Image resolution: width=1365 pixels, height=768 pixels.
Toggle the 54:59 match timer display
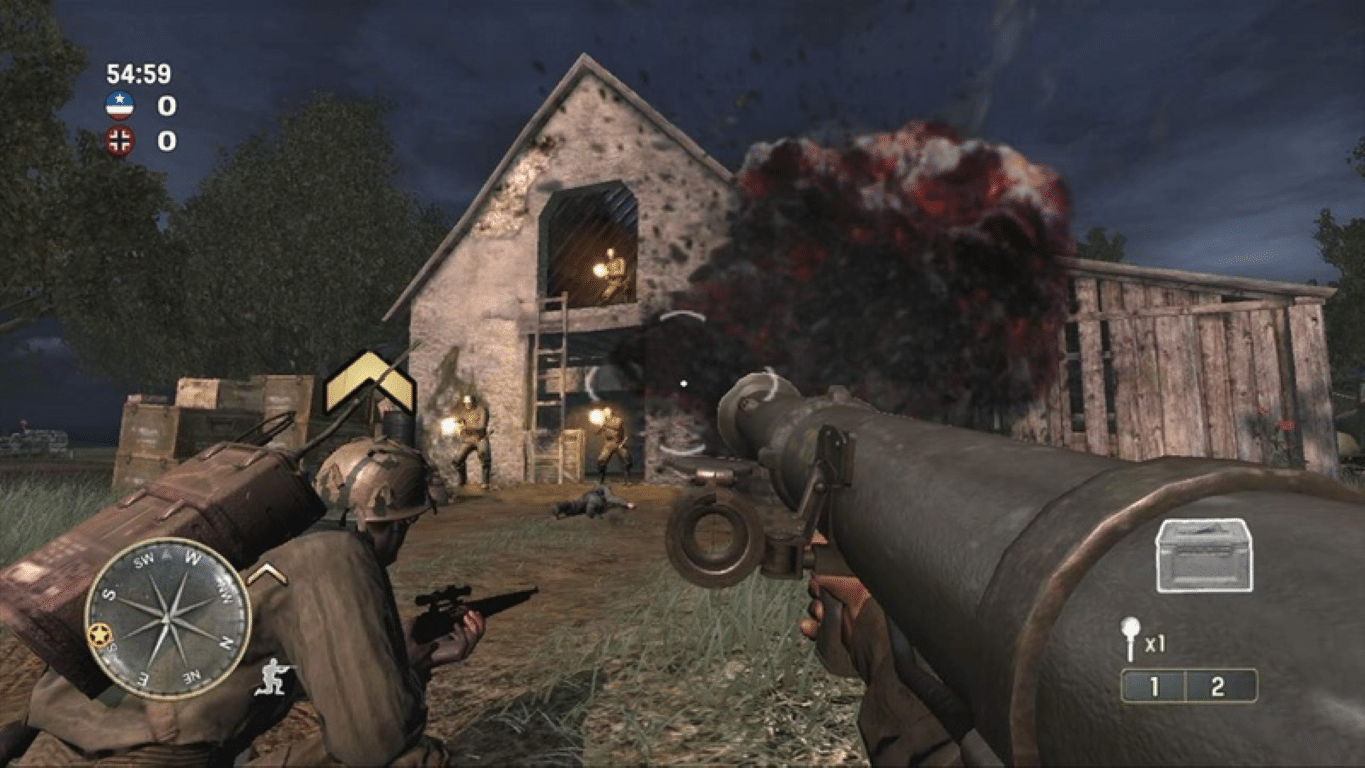tap(138, 73)
